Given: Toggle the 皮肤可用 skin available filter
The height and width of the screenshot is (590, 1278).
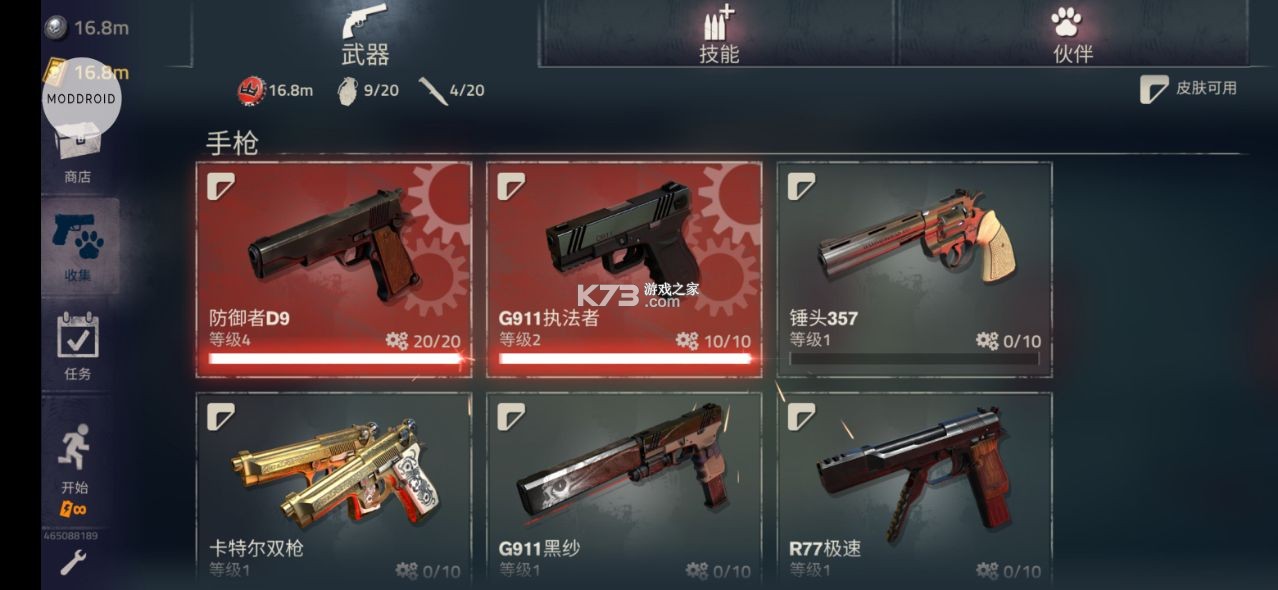Looking at the screenshot, I should [x=1189, y=89].
